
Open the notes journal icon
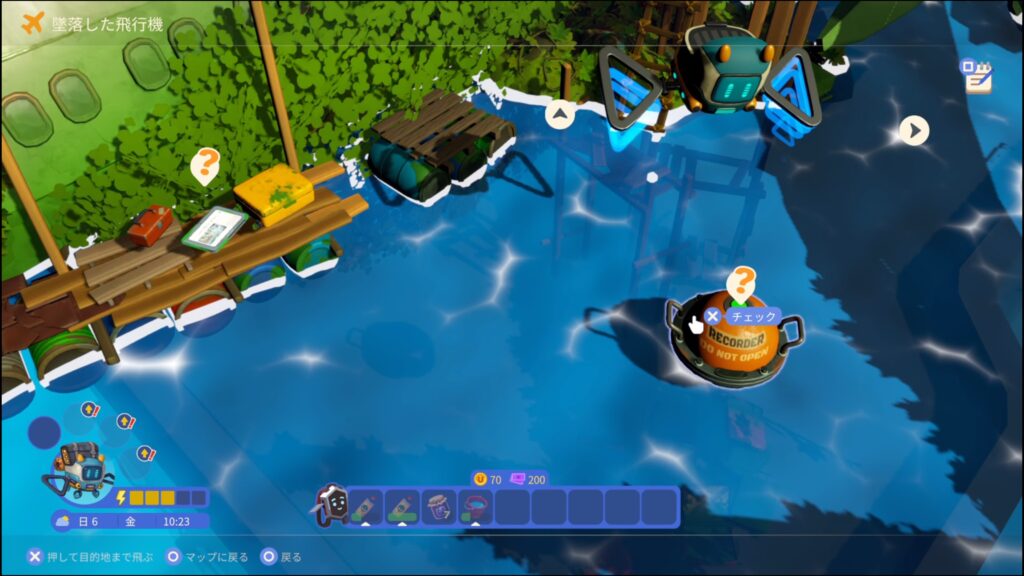pos(975,76)
